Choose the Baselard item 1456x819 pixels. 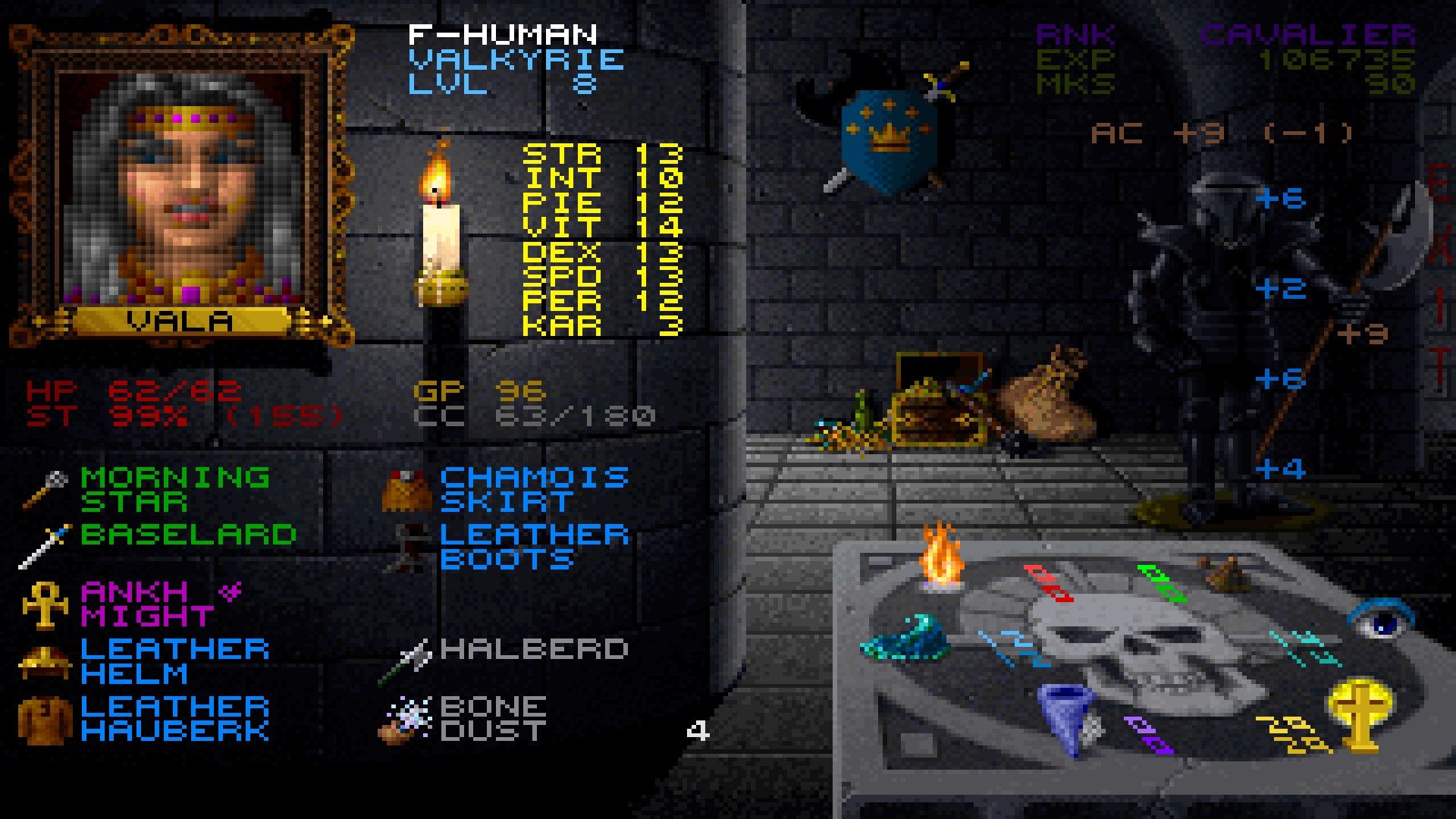point(187,535)
